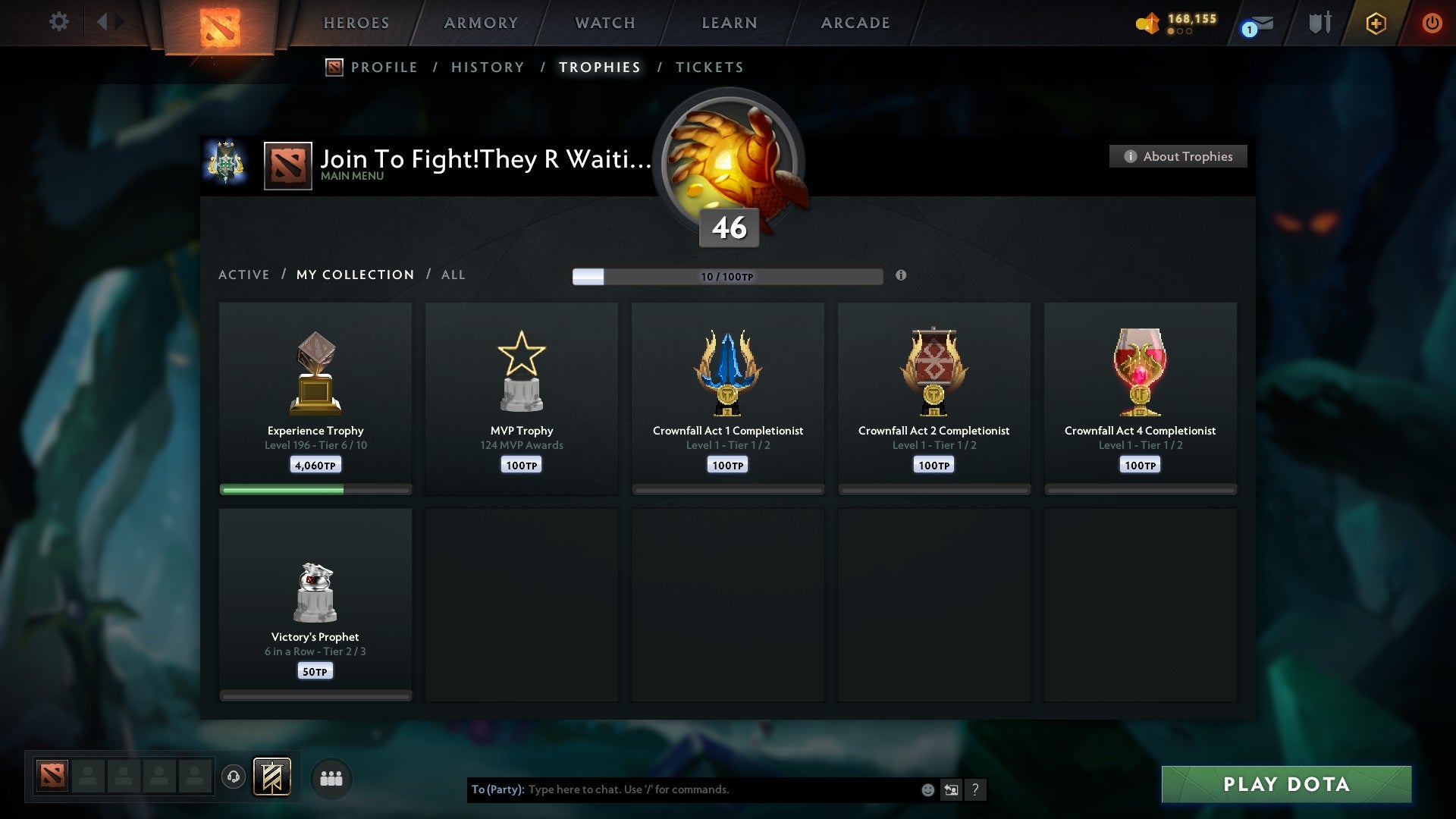Click the red power button

tap(1432, 23)
